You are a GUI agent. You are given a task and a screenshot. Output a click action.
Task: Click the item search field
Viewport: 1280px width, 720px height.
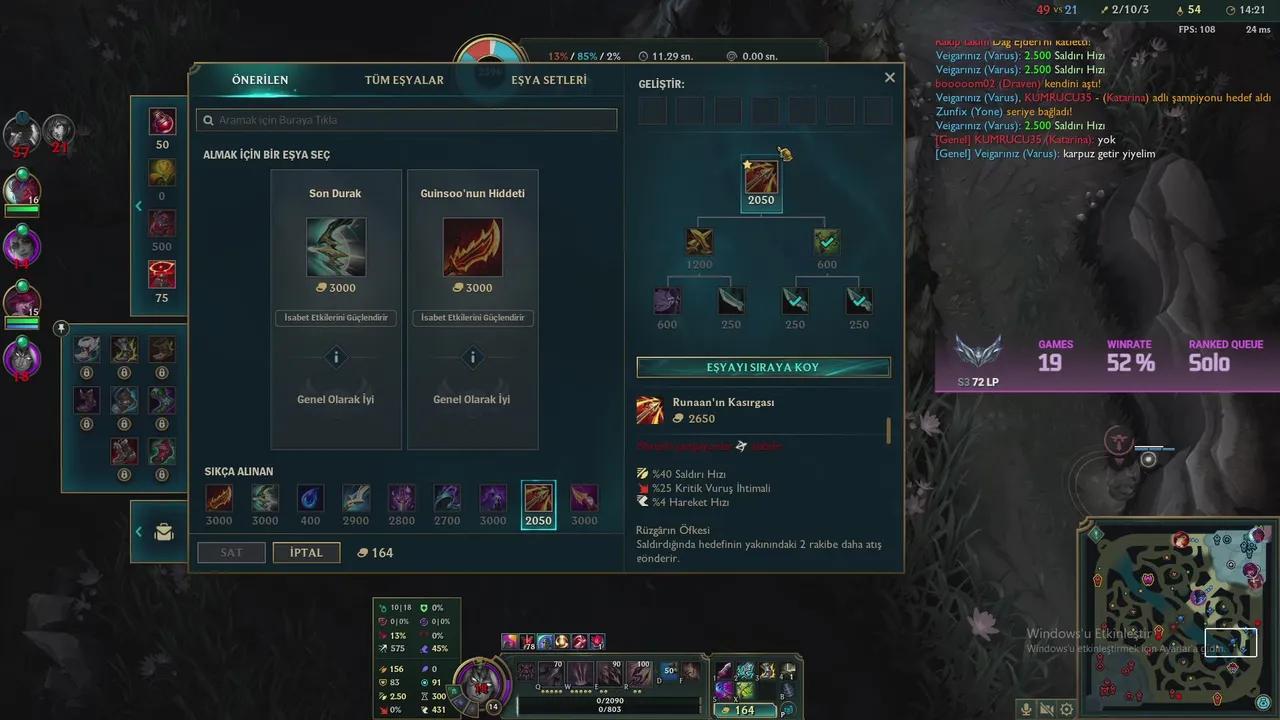[407, 120]
